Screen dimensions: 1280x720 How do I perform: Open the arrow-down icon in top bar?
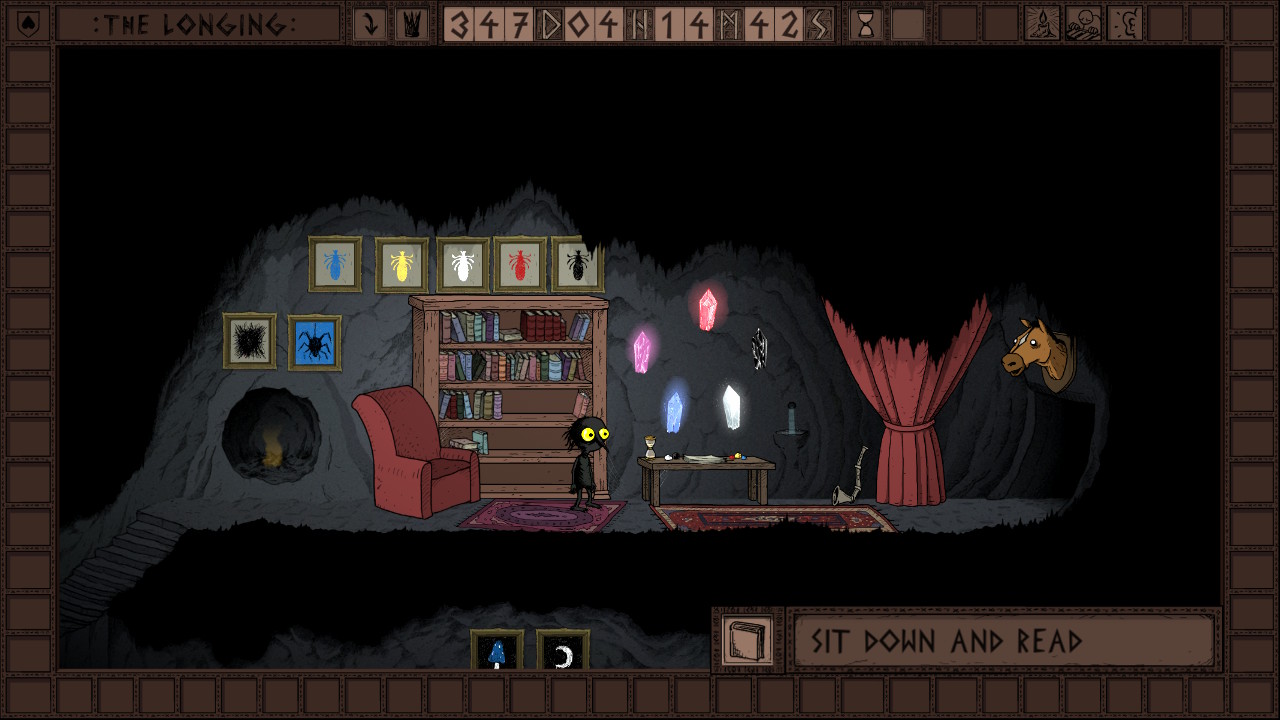pyautogui.click(x=370, y=24)
